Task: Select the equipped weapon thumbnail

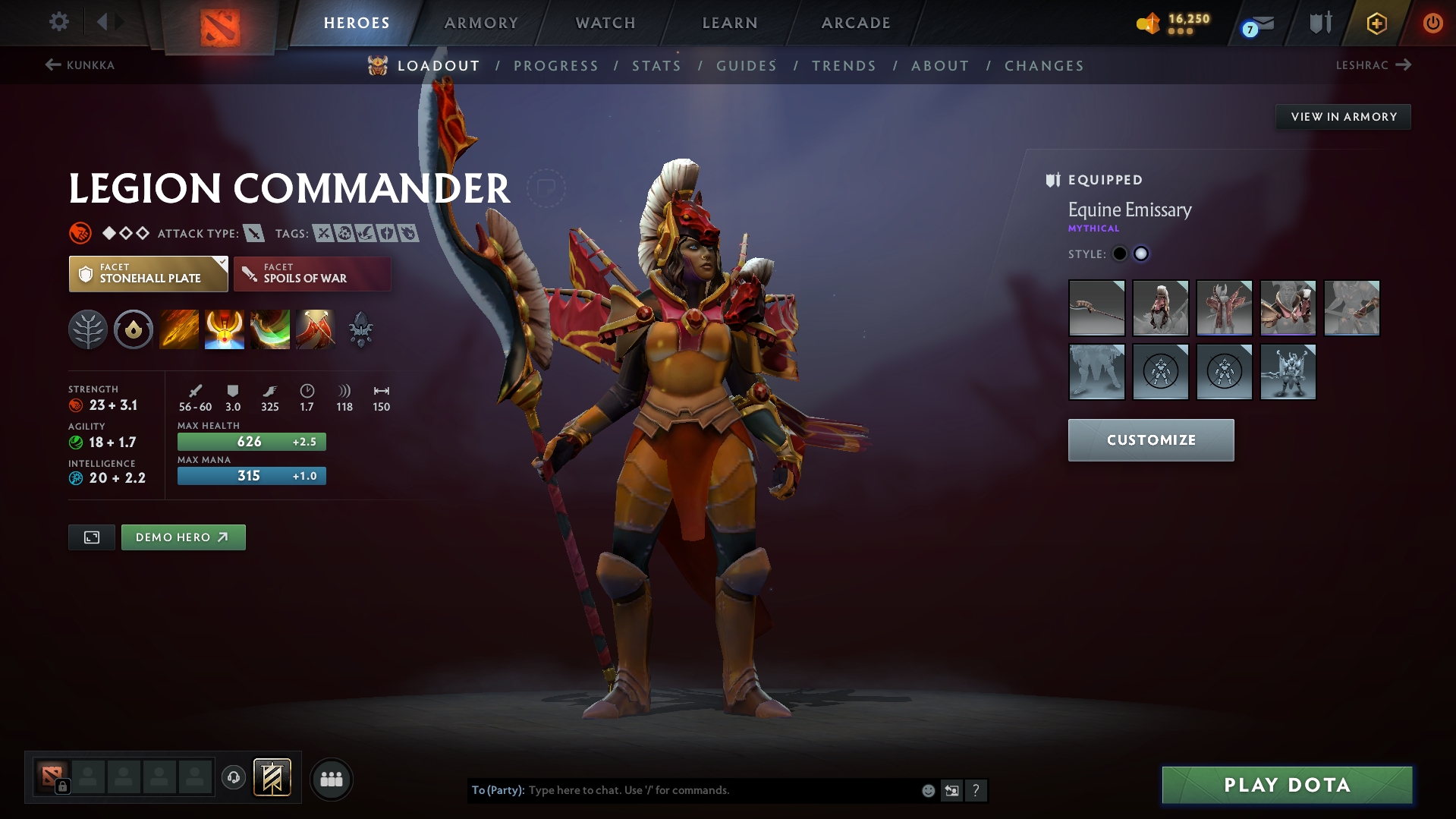Action: (1096, 307)
